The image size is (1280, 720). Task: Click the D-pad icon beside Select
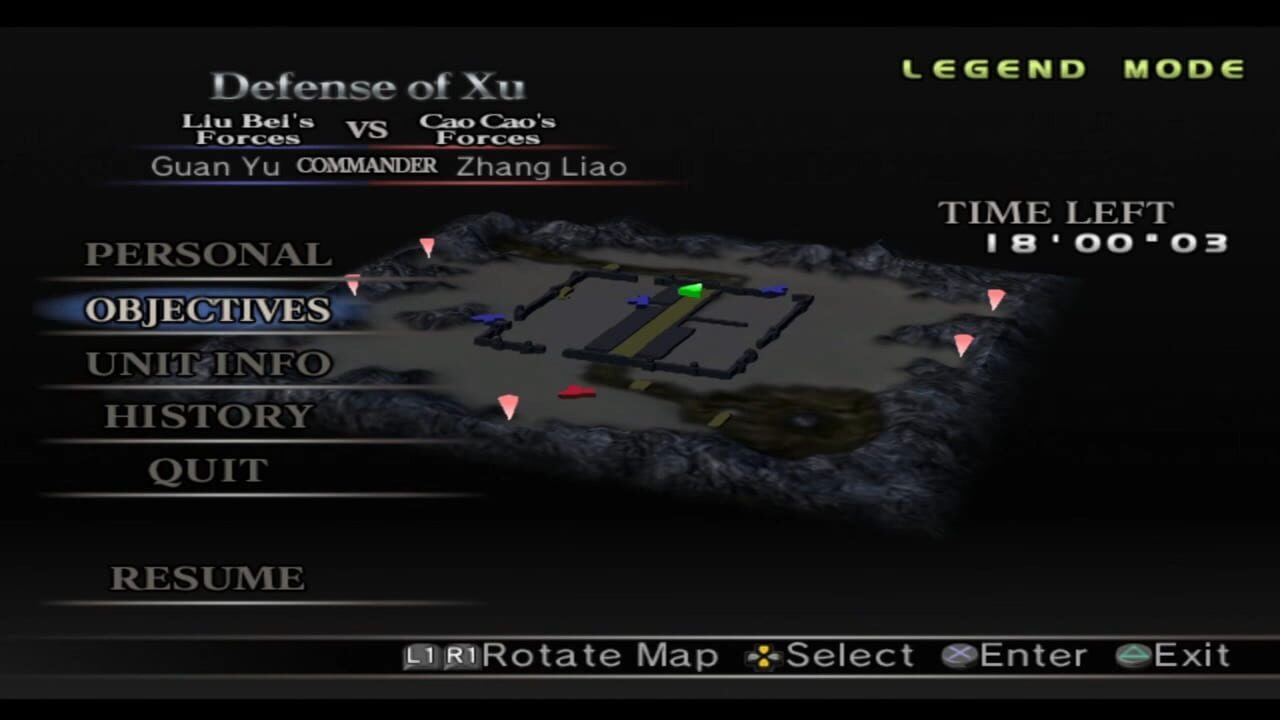(762, 656)
